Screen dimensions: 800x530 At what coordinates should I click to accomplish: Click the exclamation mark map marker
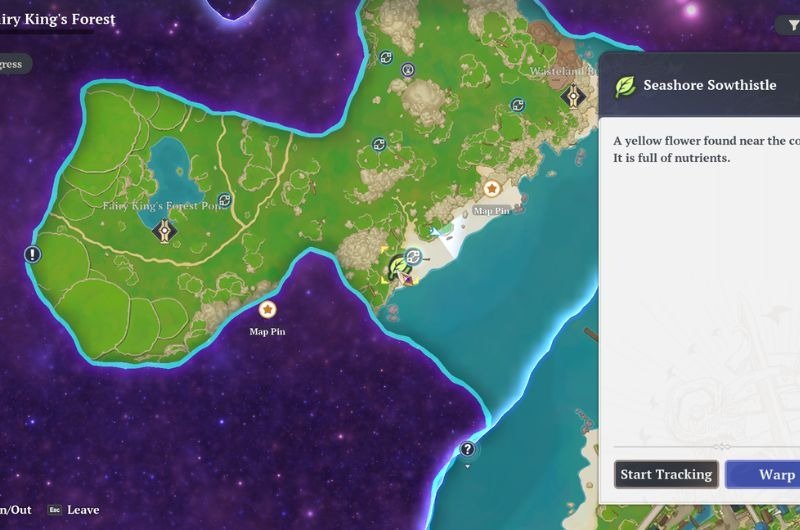click(x=33, y=254)
